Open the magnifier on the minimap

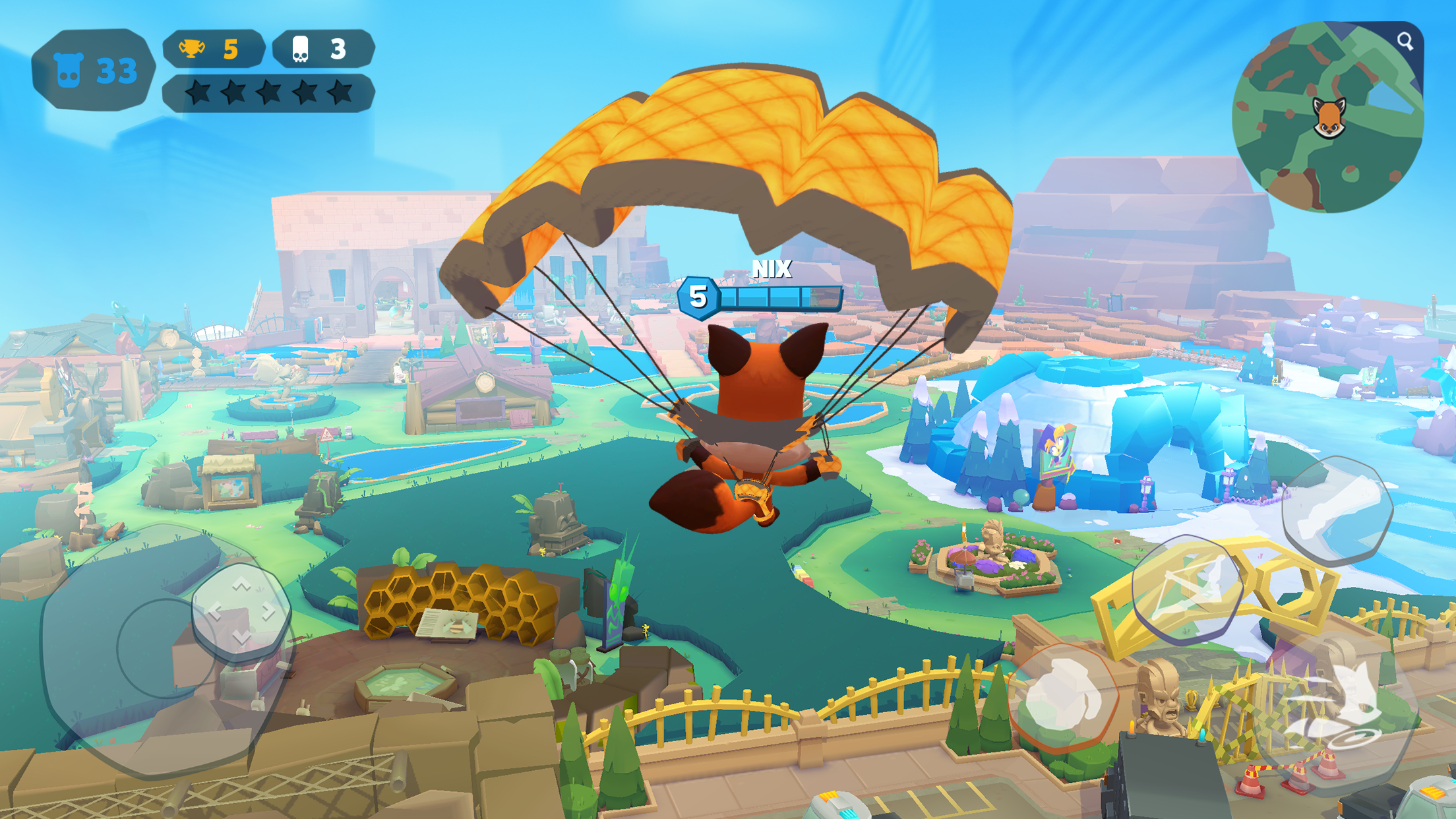click(1405, 42)
